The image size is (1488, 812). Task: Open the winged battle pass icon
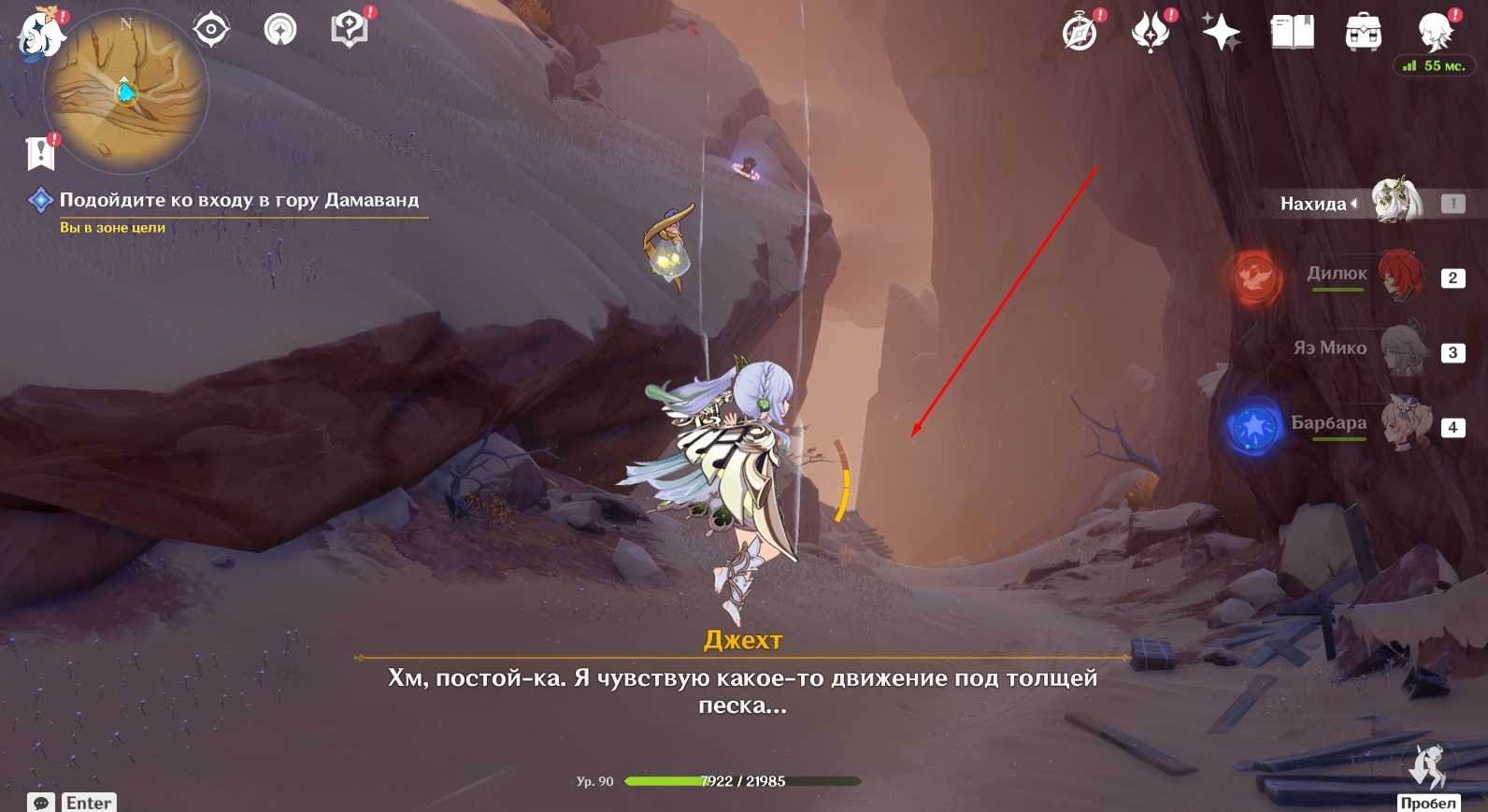1151,33
